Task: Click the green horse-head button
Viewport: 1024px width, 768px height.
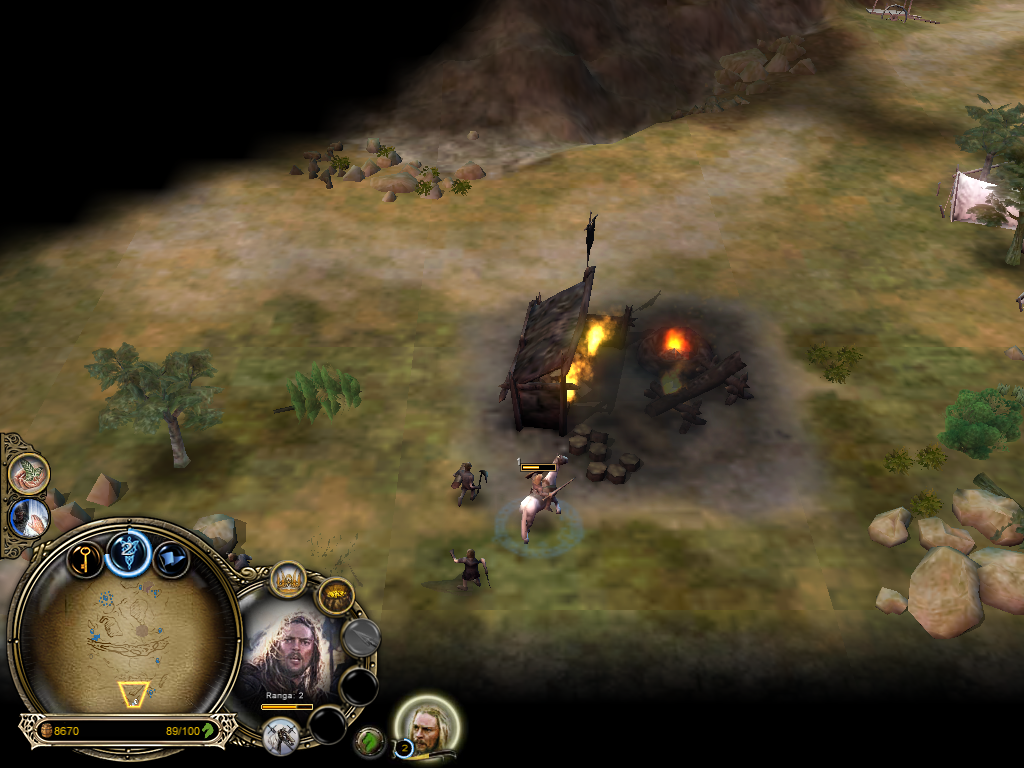Action: [370, 741]
